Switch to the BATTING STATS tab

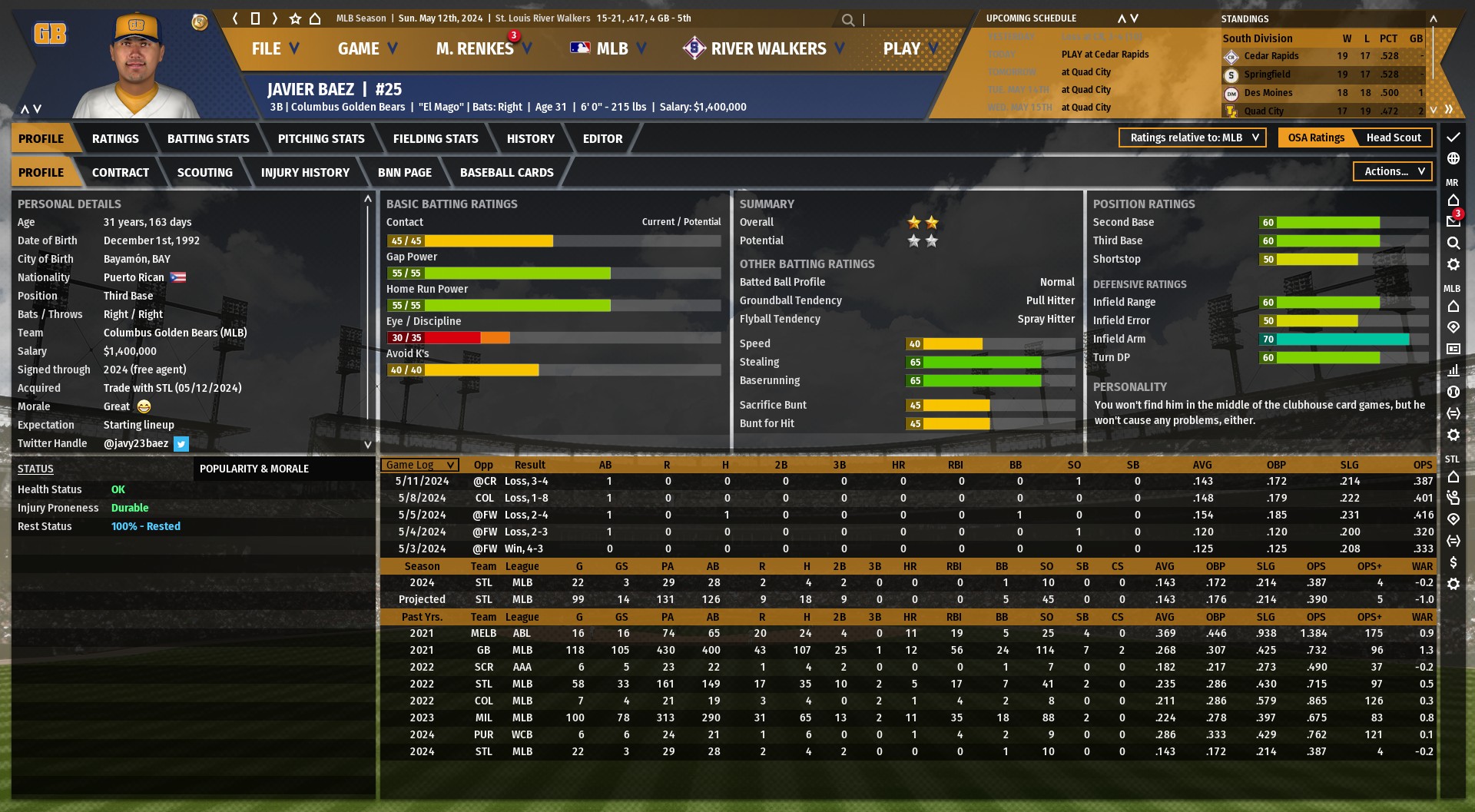click(208, 139)
